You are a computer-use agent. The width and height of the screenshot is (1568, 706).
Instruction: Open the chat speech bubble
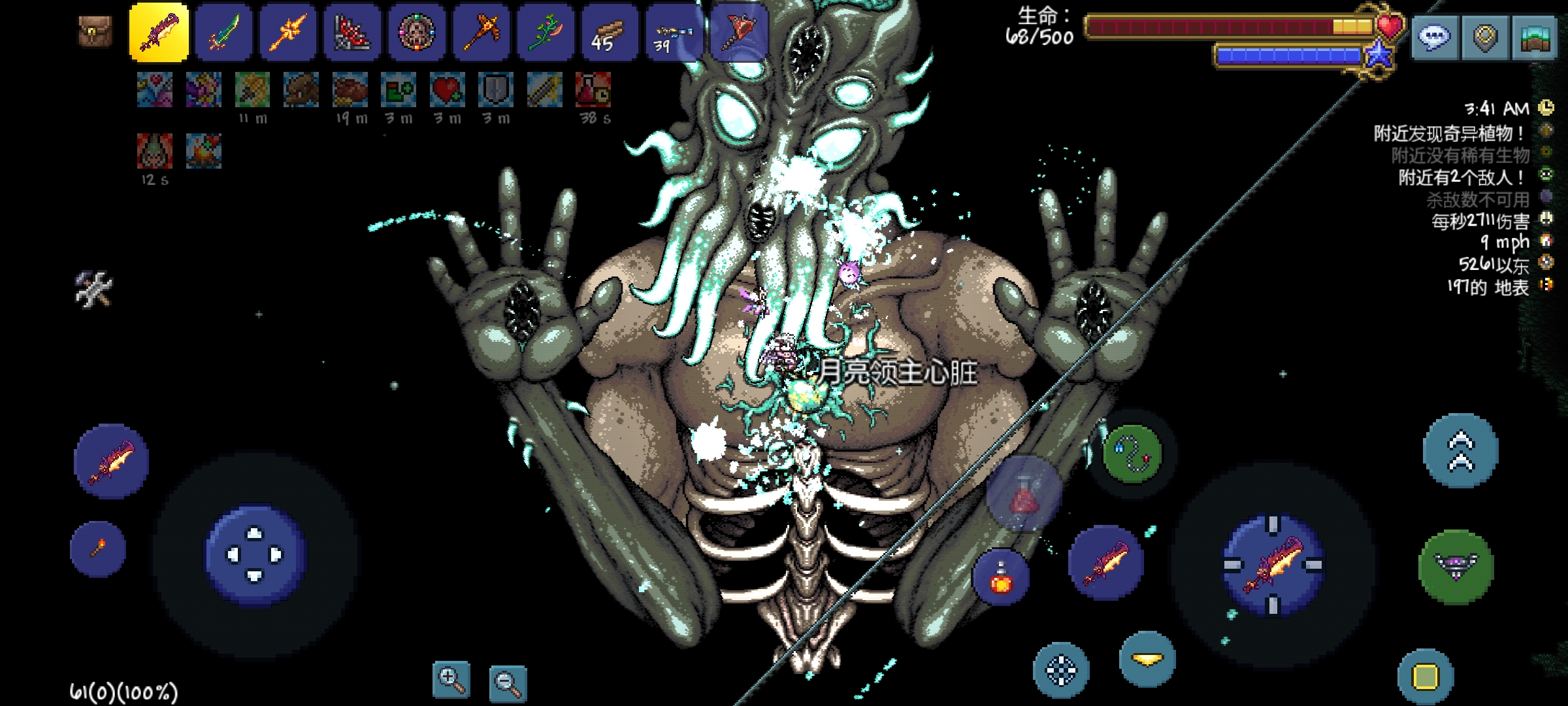1435,38
